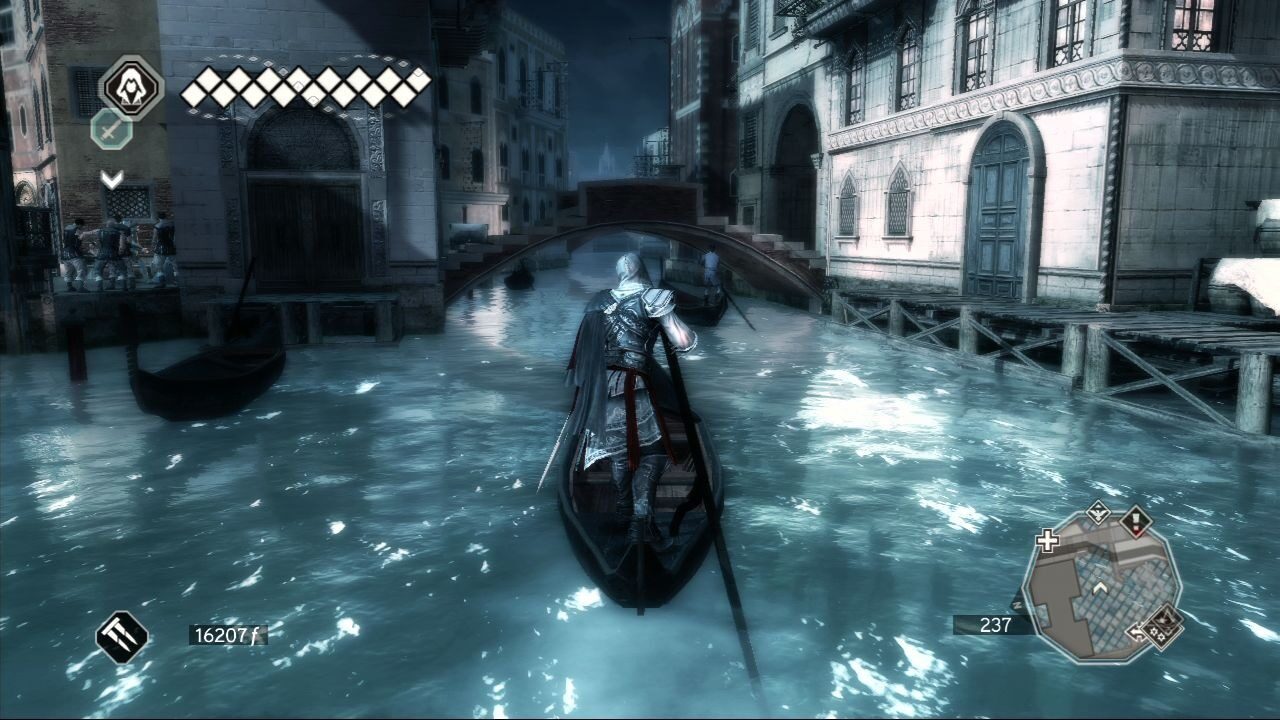
Task: Click the plus-shaped doctor marker on the minimap
Action: [1047, 540]
